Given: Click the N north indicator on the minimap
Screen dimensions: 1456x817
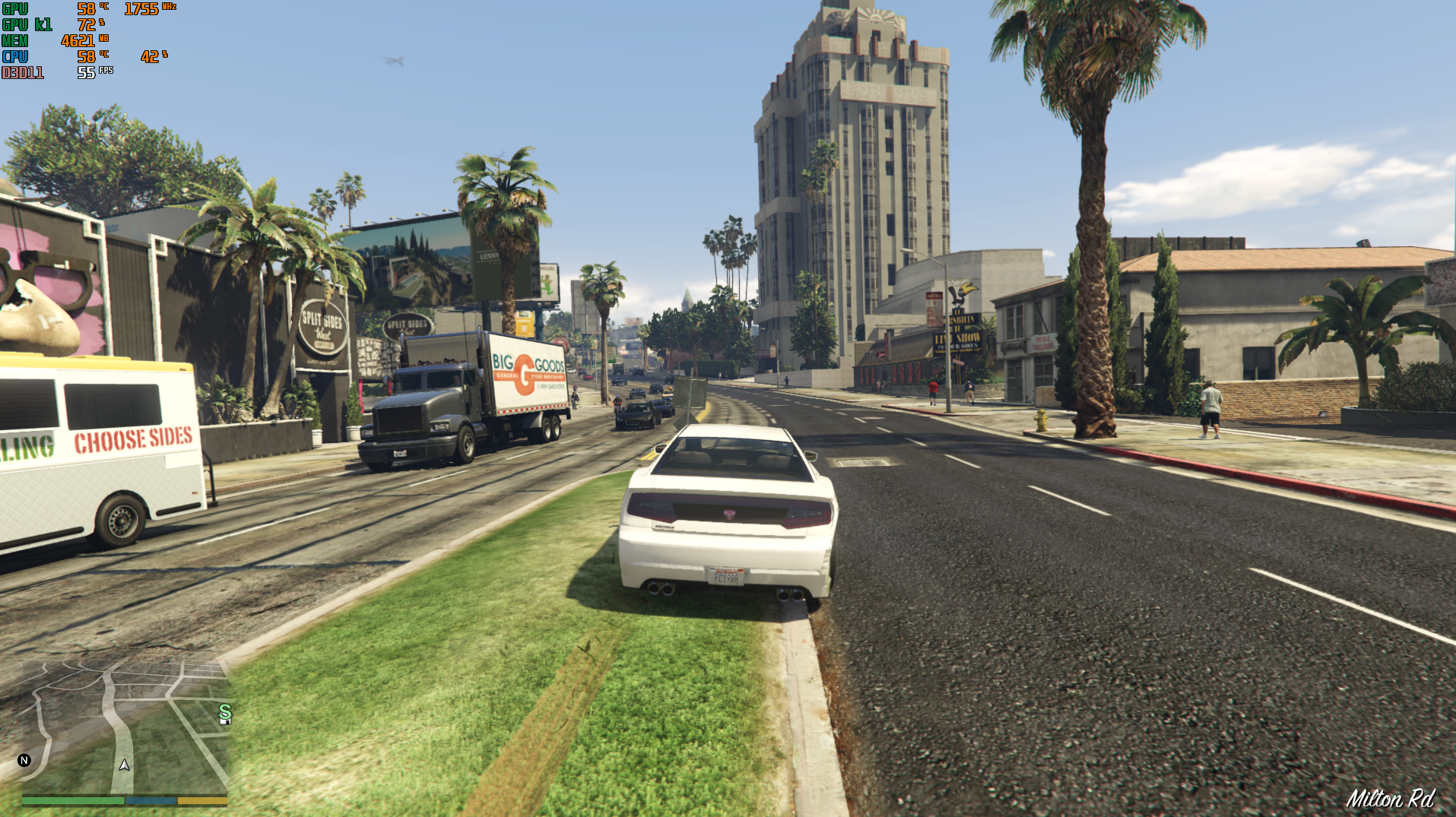Looking at the screenshot, I should (24, 760).
